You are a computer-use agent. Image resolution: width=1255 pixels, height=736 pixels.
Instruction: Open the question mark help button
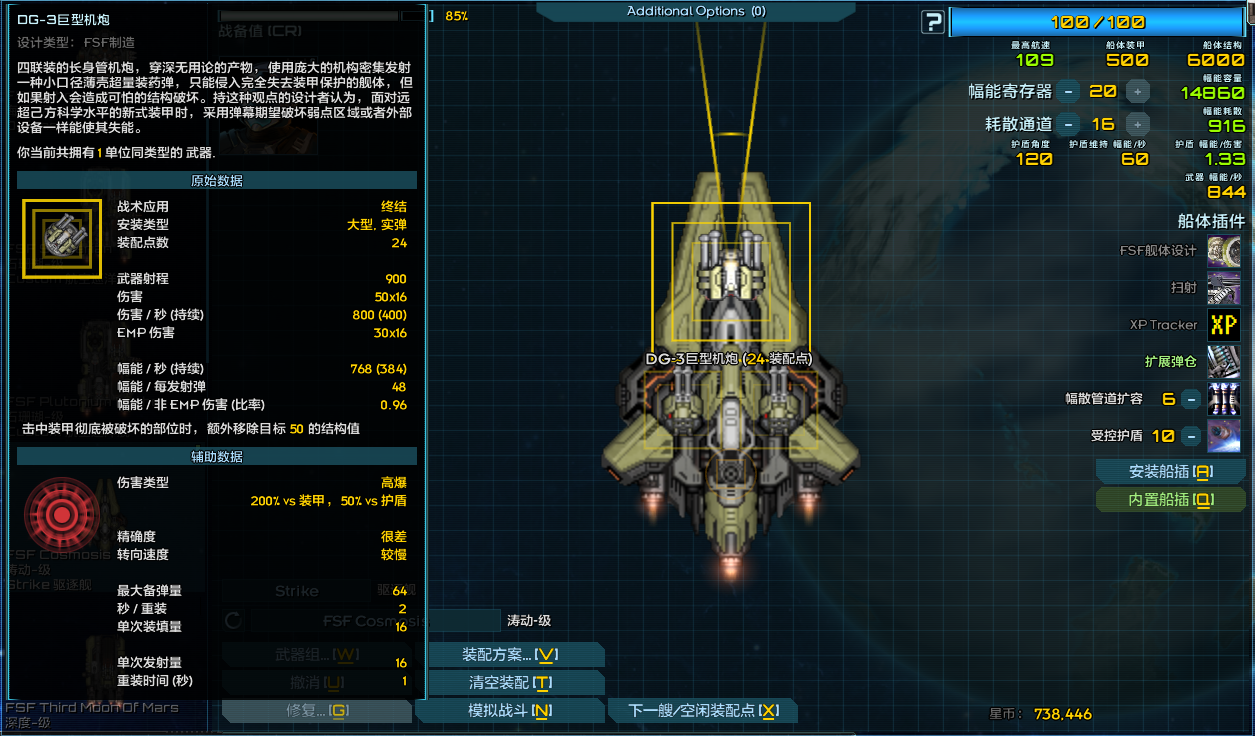(x=933, y=22)
